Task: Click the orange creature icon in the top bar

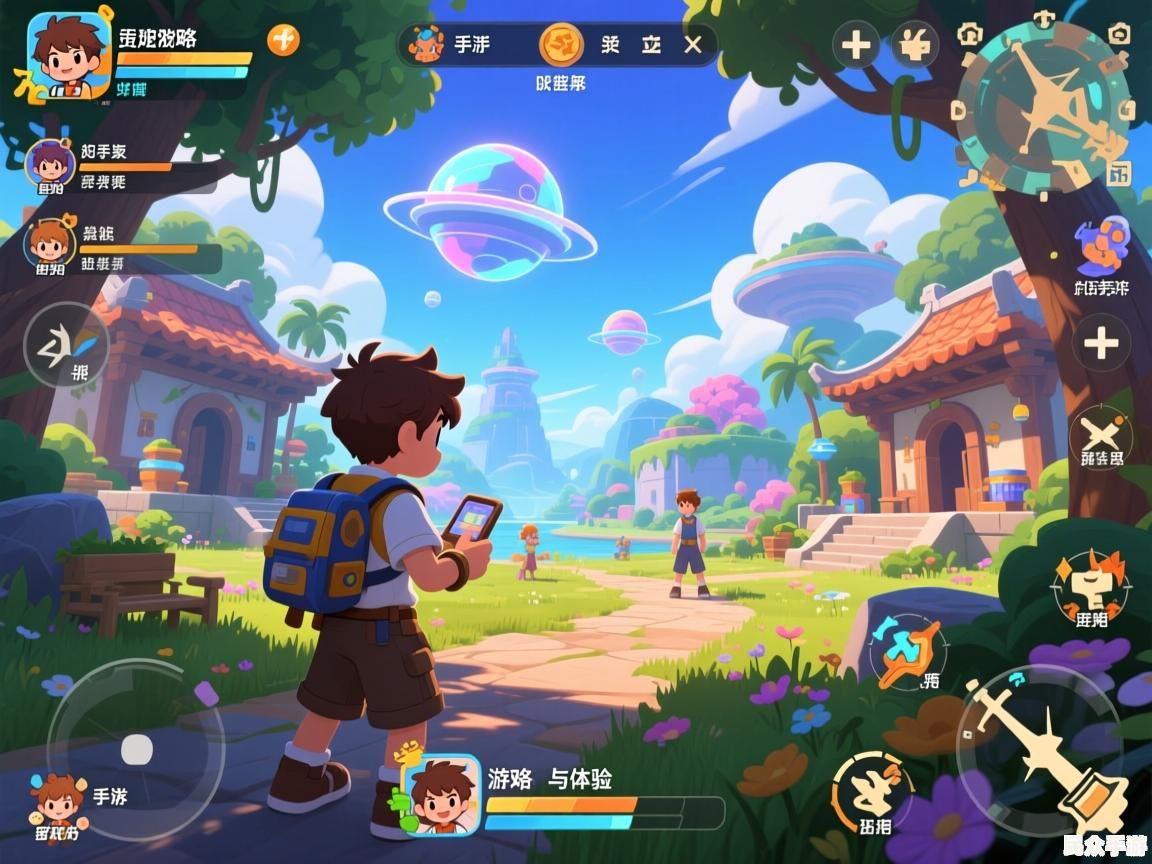Action: tap(427, 45)
